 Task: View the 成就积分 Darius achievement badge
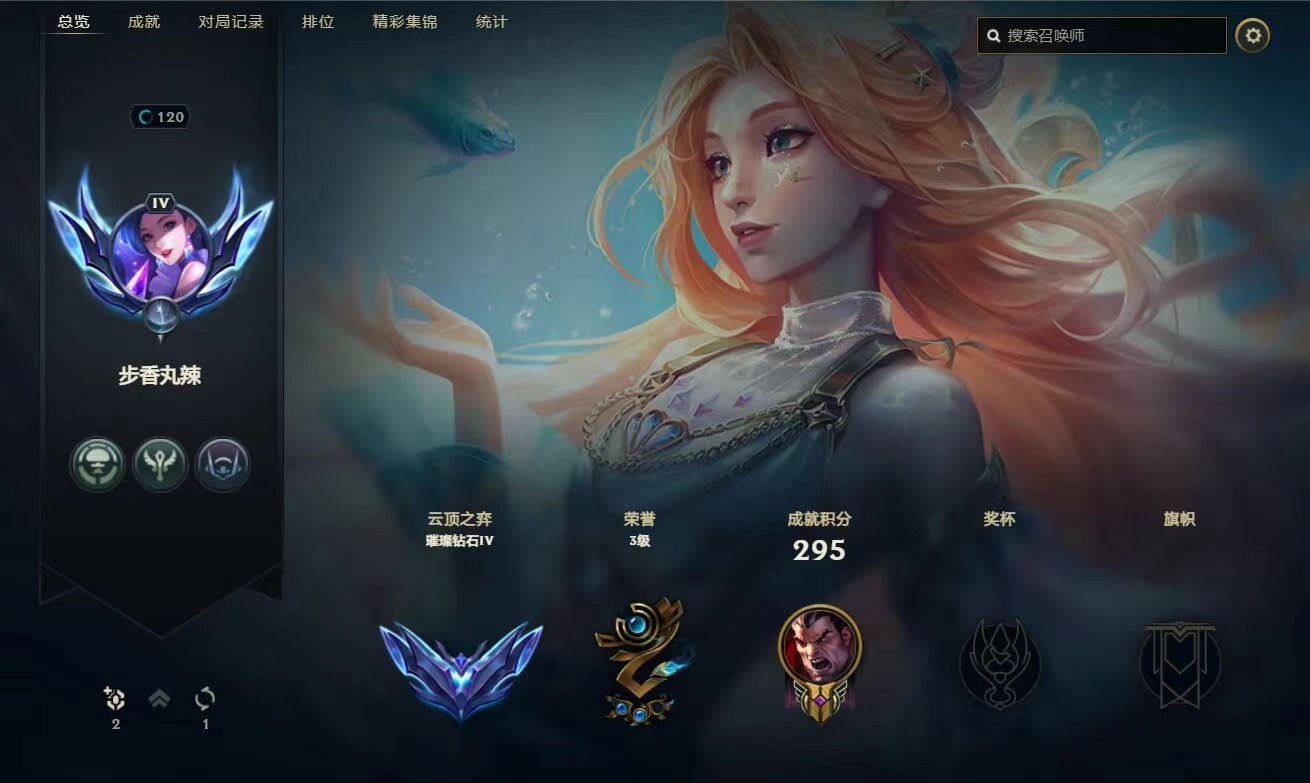(x=819, y=660)
